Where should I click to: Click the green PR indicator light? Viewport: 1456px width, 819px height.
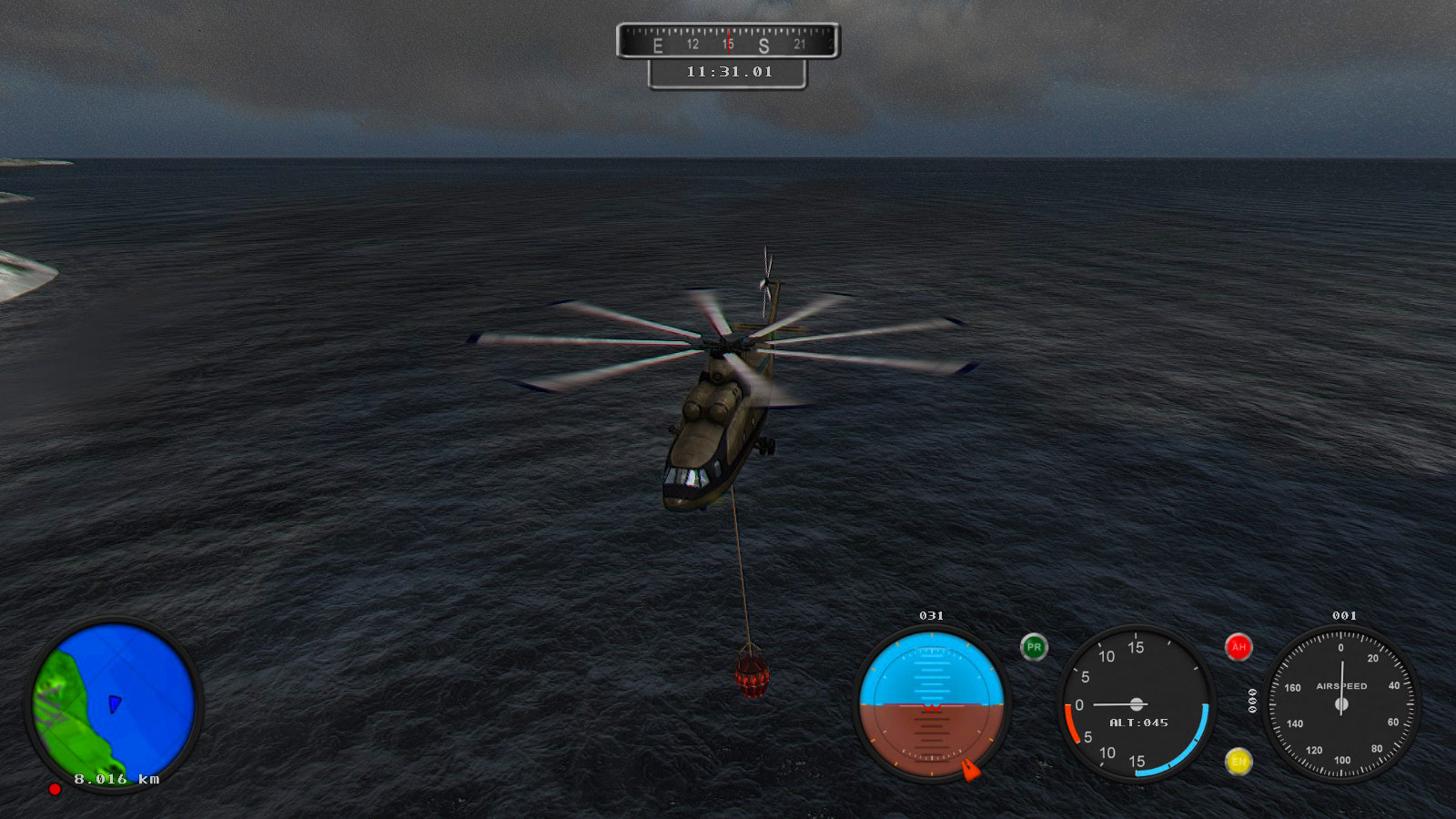[1033, 648]
